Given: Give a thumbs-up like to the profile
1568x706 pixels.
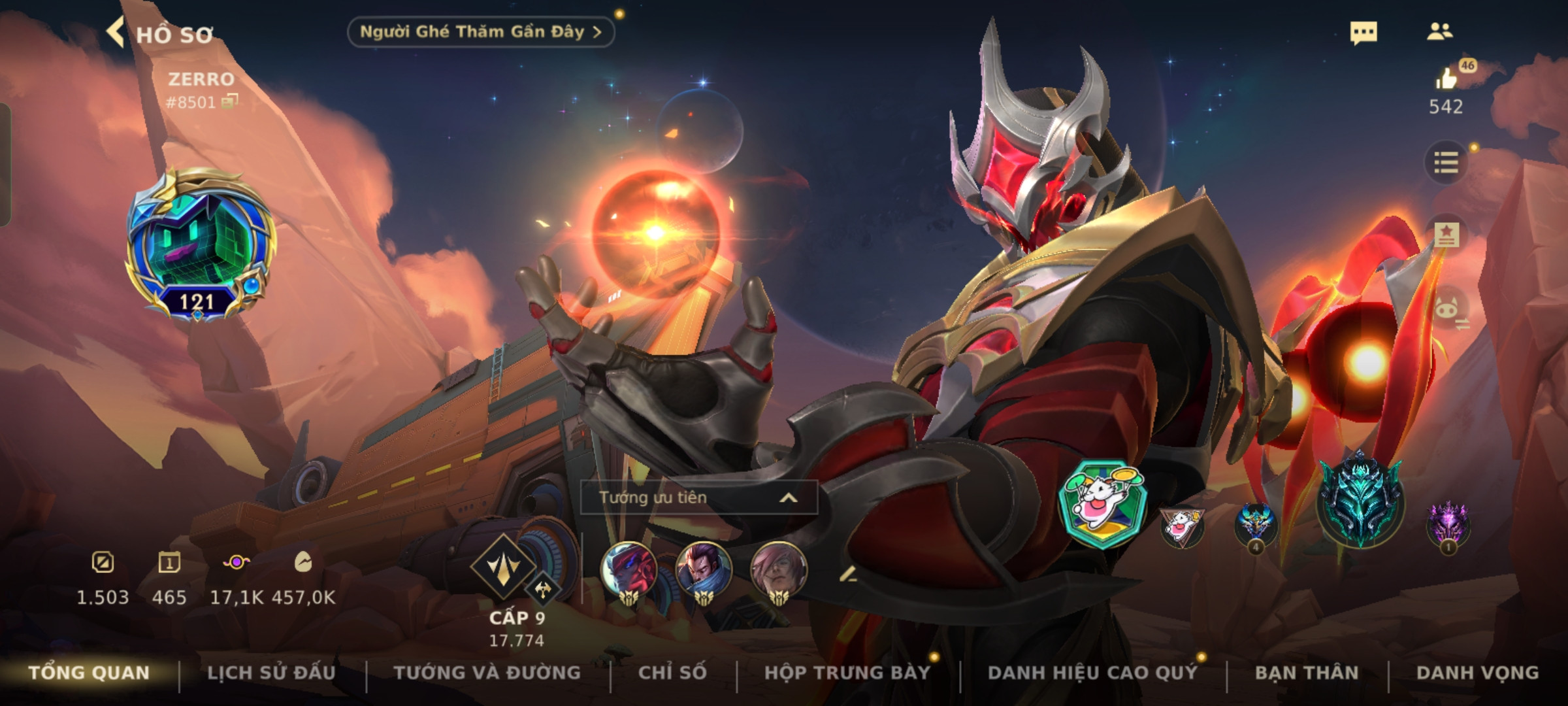Looking at the screenshot, I should point(1446,80).
